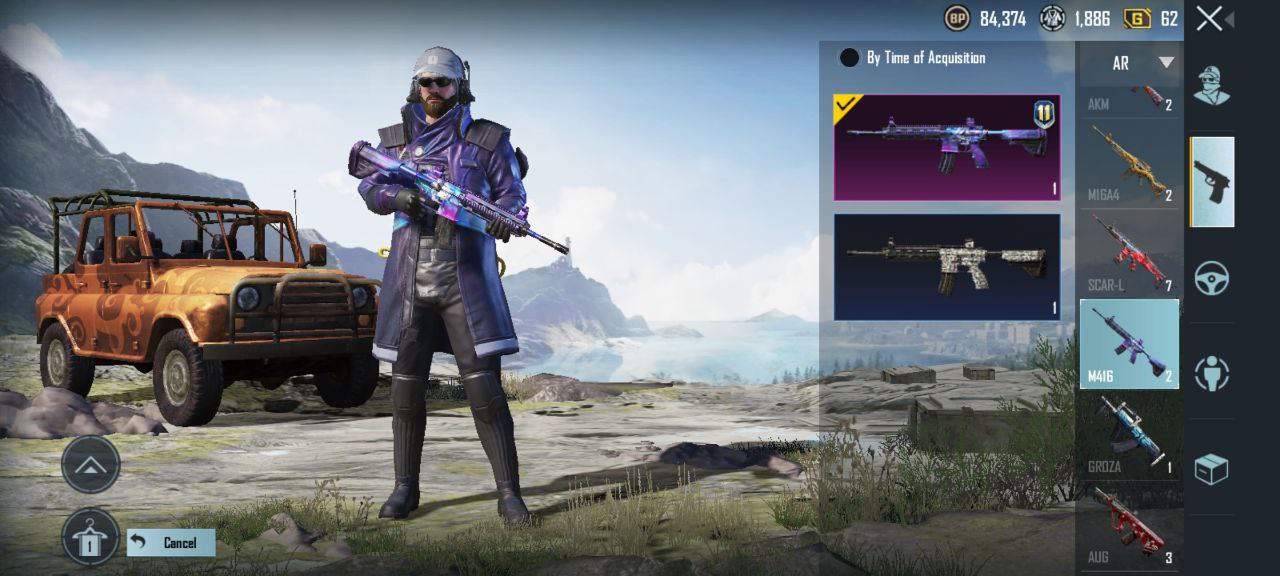This screenshot has height=576, width=1280.
Task: Select the M416 weapon entry
Action: (1130, 344)
